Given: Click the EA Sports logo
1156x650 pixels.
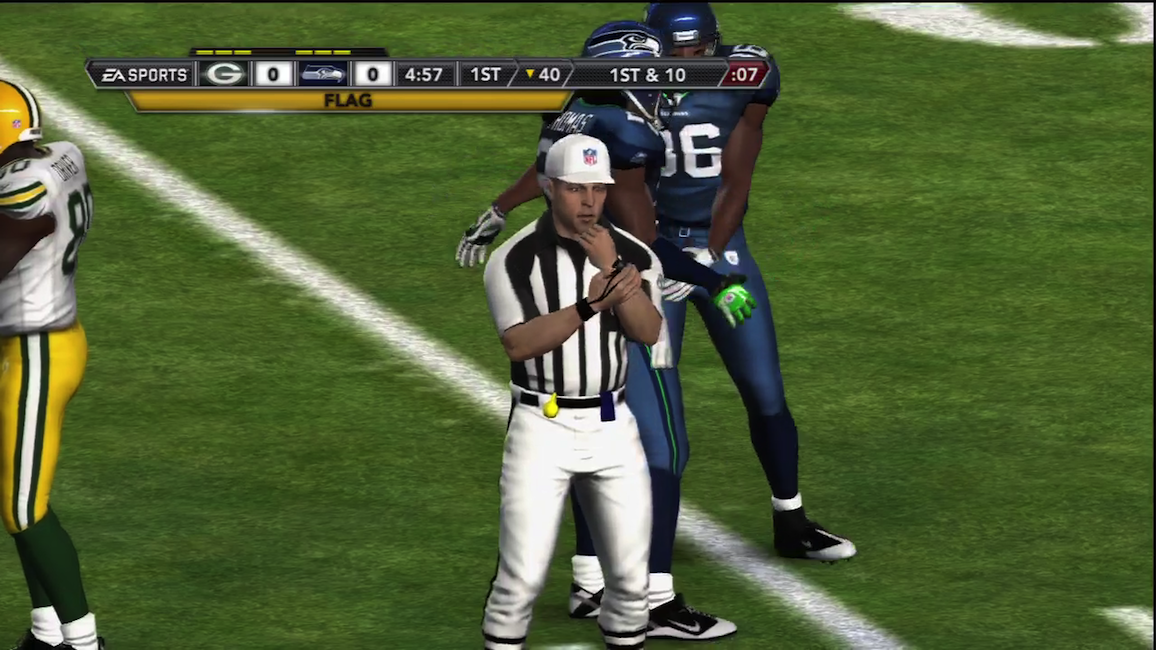Looking at the screenshot, I should (x=143, y=74).
